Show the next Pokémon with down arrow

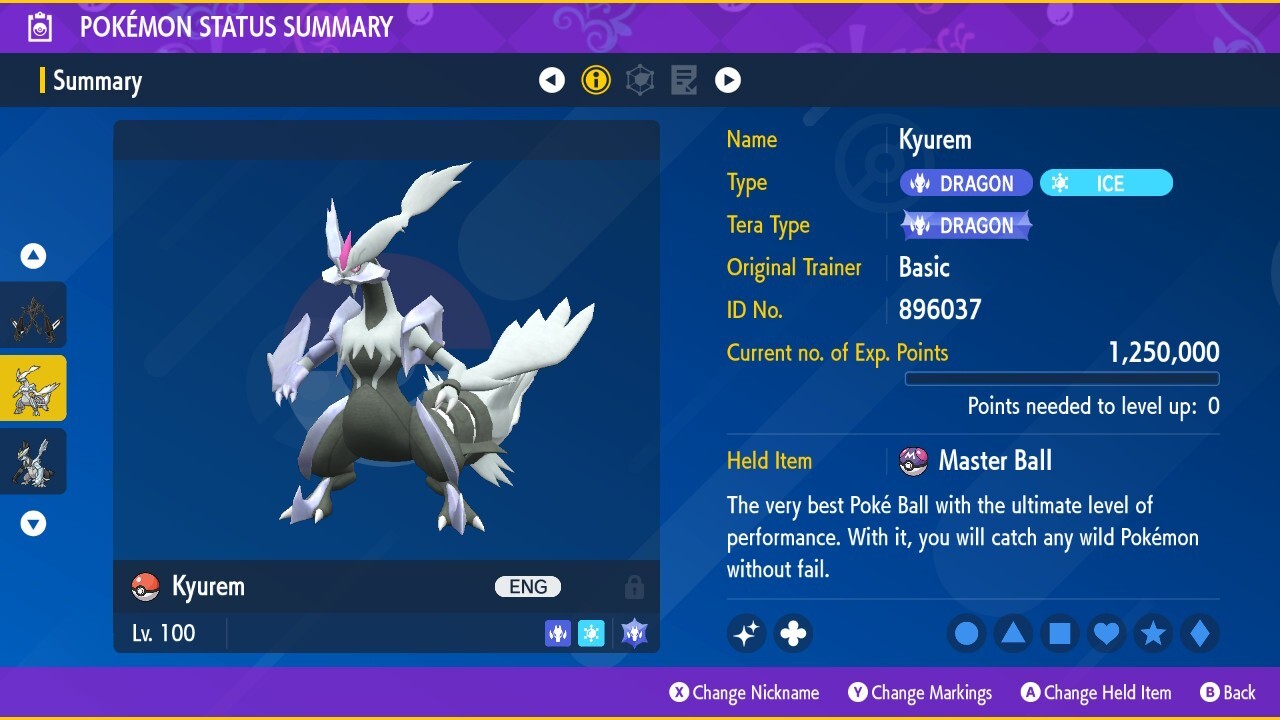coord(33,523)
